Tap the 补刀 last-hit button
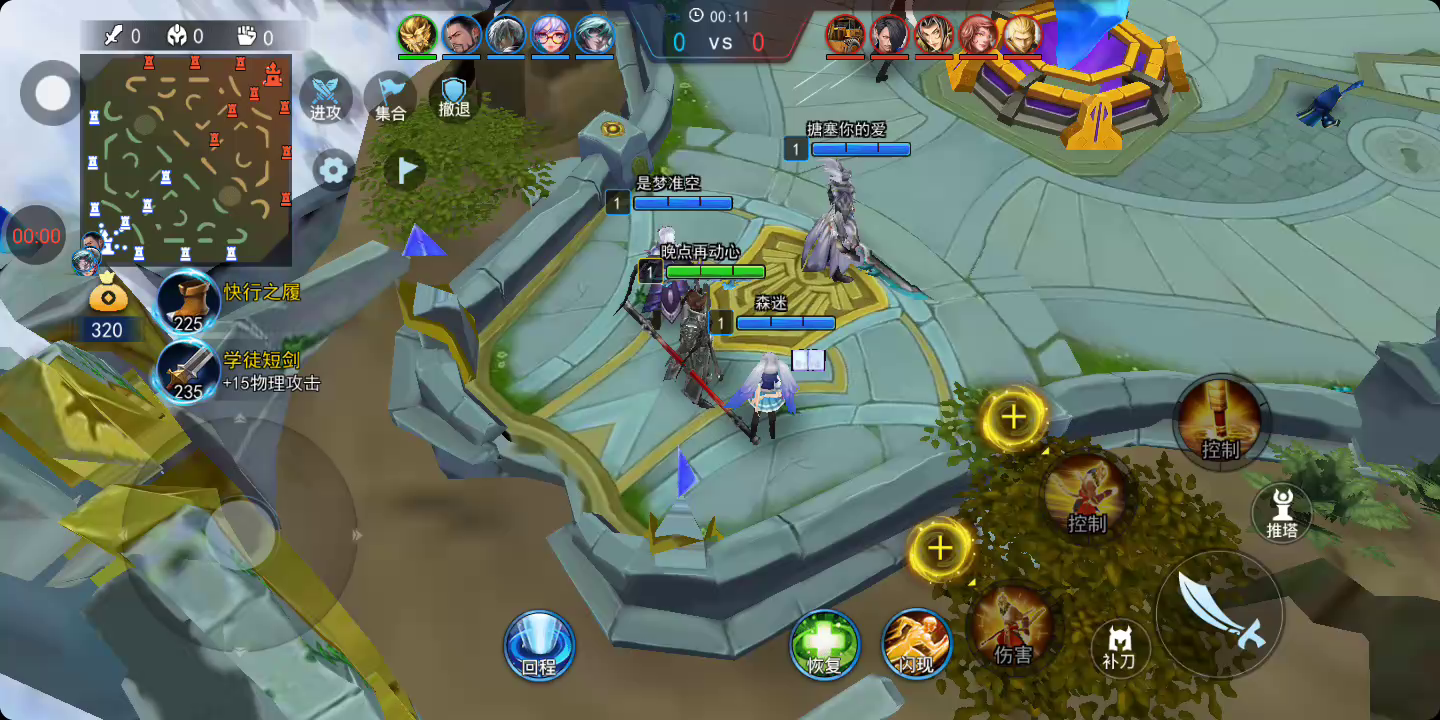This screenshot has height=720, width=1440. click(1120, 648)
